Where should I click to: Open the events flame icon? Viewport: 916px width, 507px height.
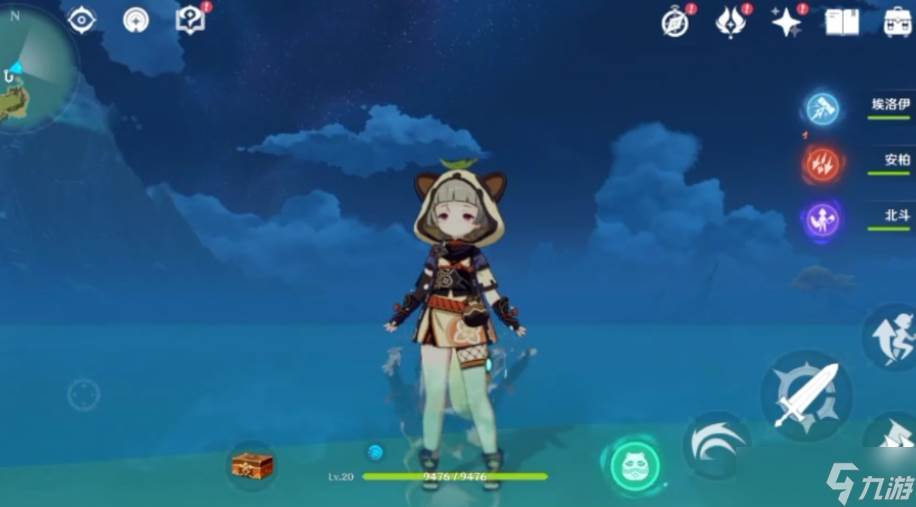[x=730, y=21]
